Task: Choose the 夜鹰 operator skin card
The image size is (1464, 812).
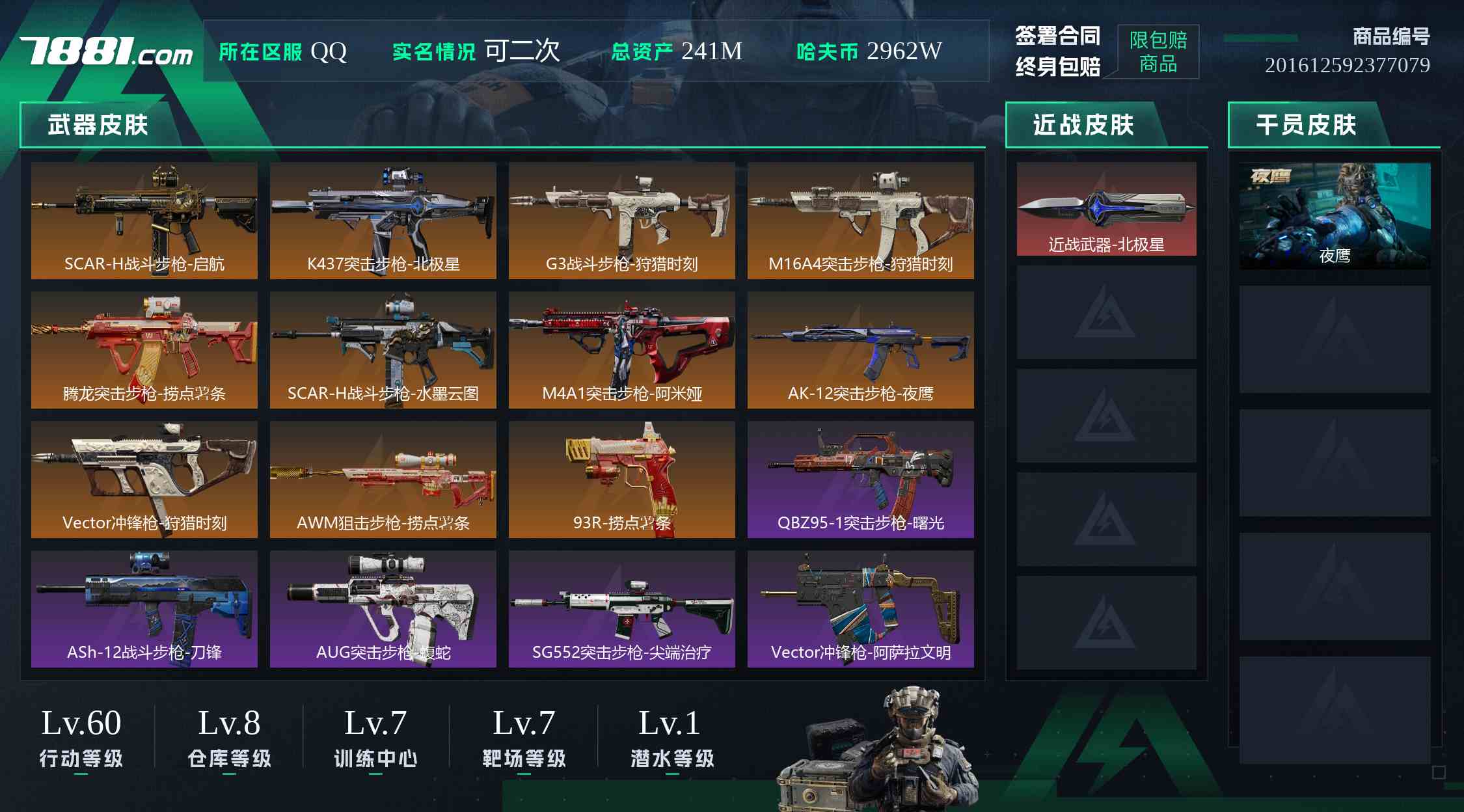Action: (x=1335, y=215)
